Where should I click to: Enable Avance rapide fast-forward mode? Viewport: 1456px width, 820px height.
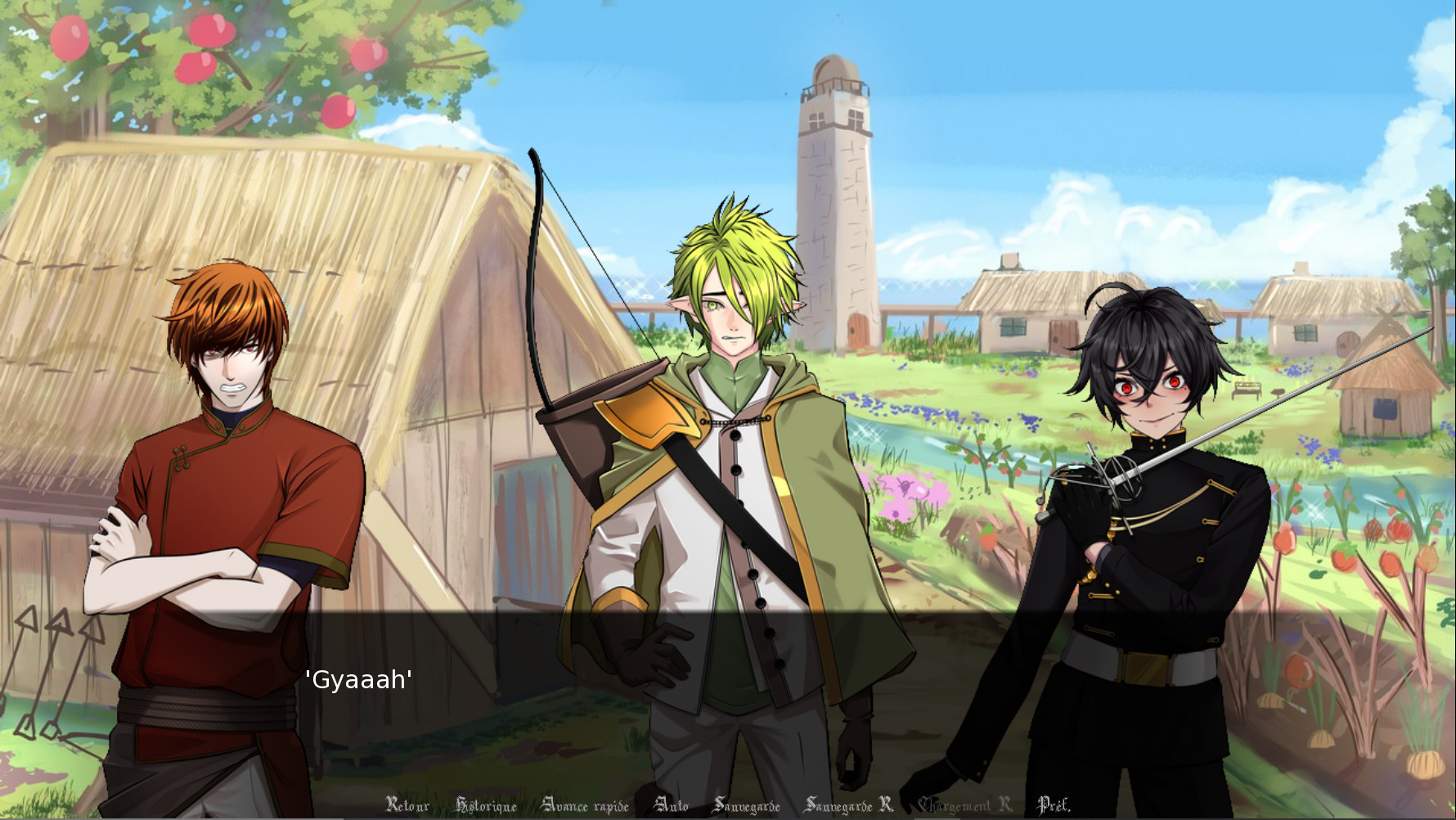586,805
